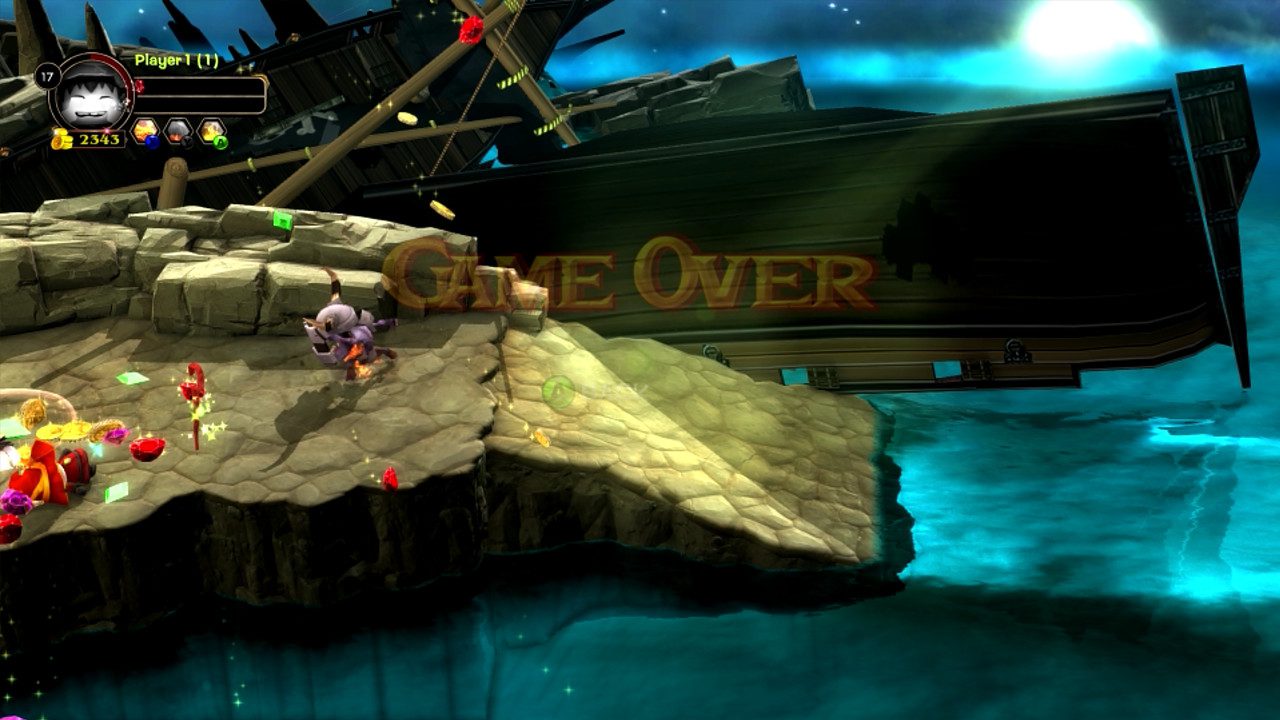Select the greyed-out middle ability icon
Viewport: 1280px width, 720px height.
click(x=178, y=131)
